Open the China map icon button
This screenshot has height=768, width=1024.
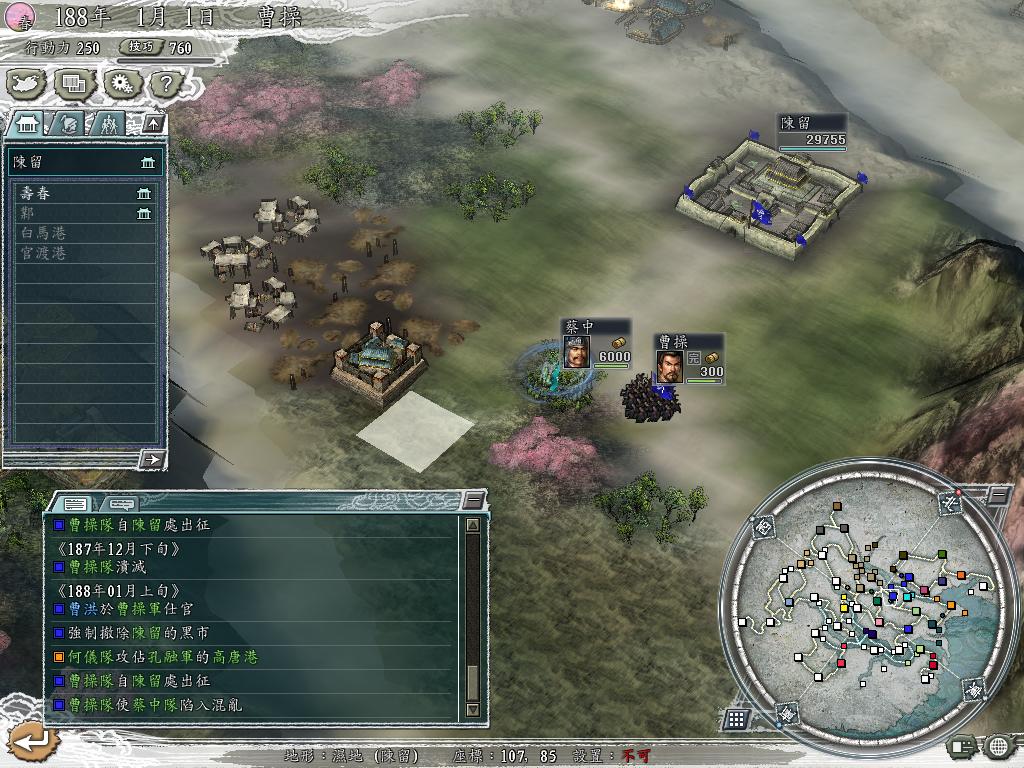[27, 84]
